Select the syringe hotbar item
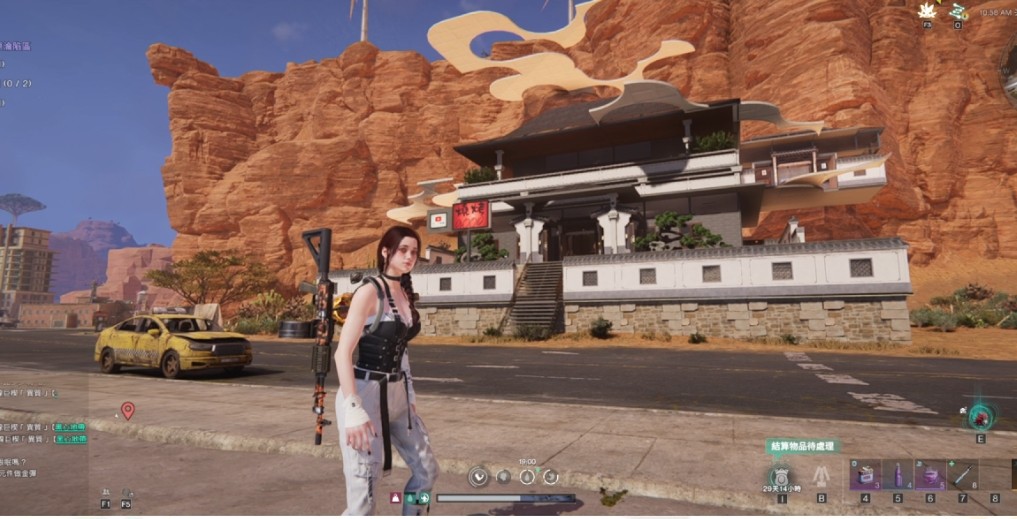The image size is (1017, 519). (962, 475)
